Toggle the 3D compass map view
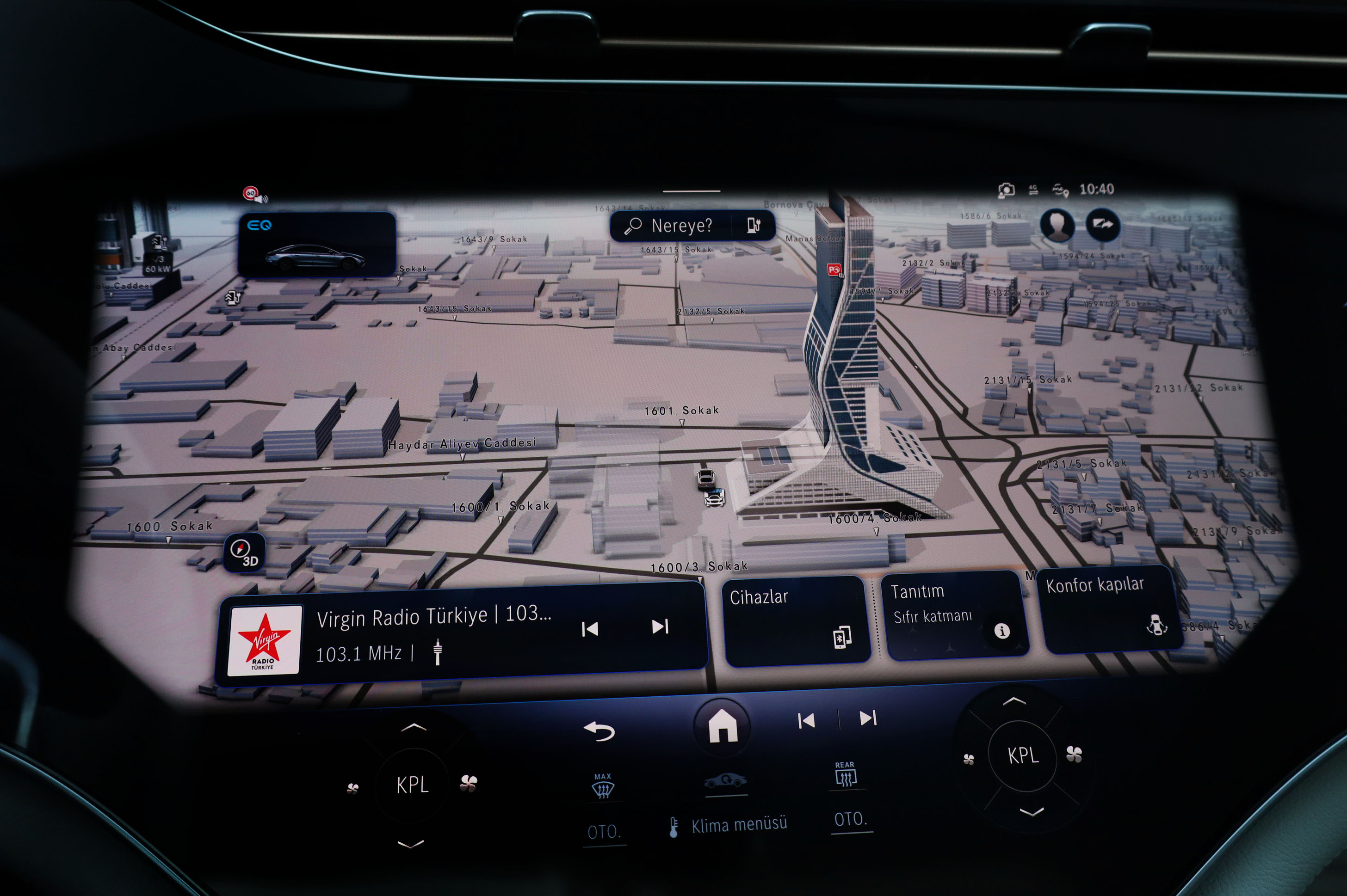 [x=244, y=552]
